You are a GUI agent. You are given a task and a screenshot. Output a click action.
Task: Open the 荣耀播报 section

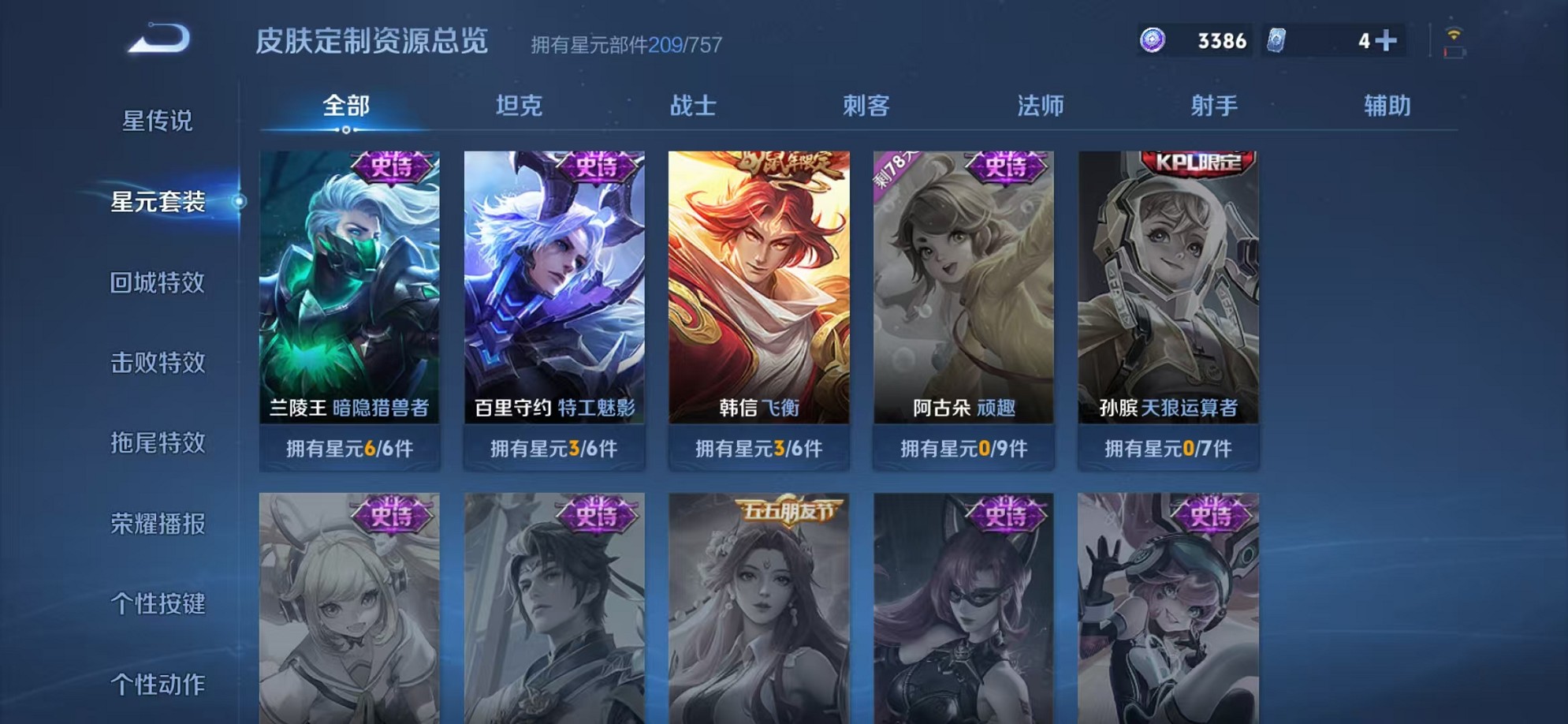(158, 524)
